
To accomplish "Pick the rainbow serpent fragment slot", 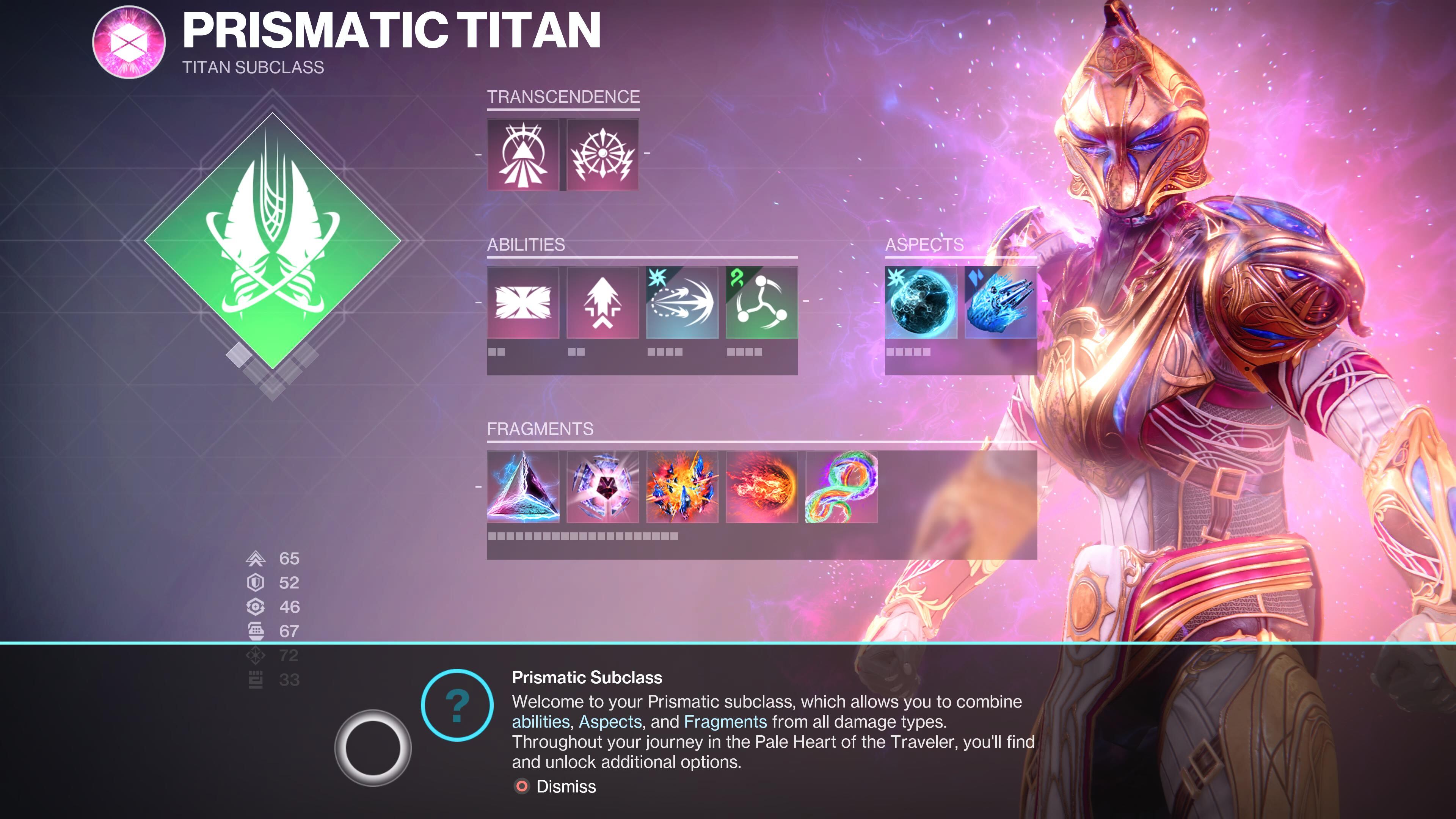I will coord(841,486).
